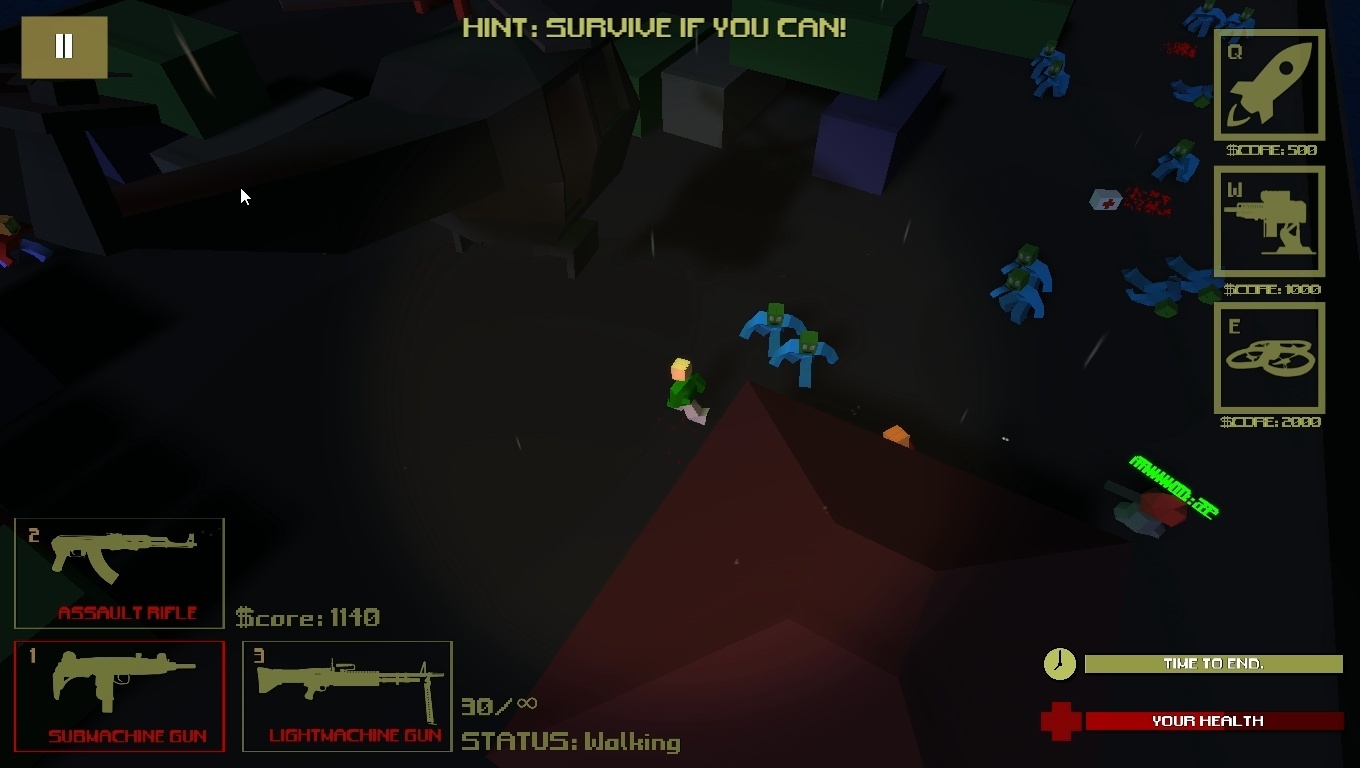
Task: Click the YOUR HEALTH red bar
Action: [x=1213, y=720]
